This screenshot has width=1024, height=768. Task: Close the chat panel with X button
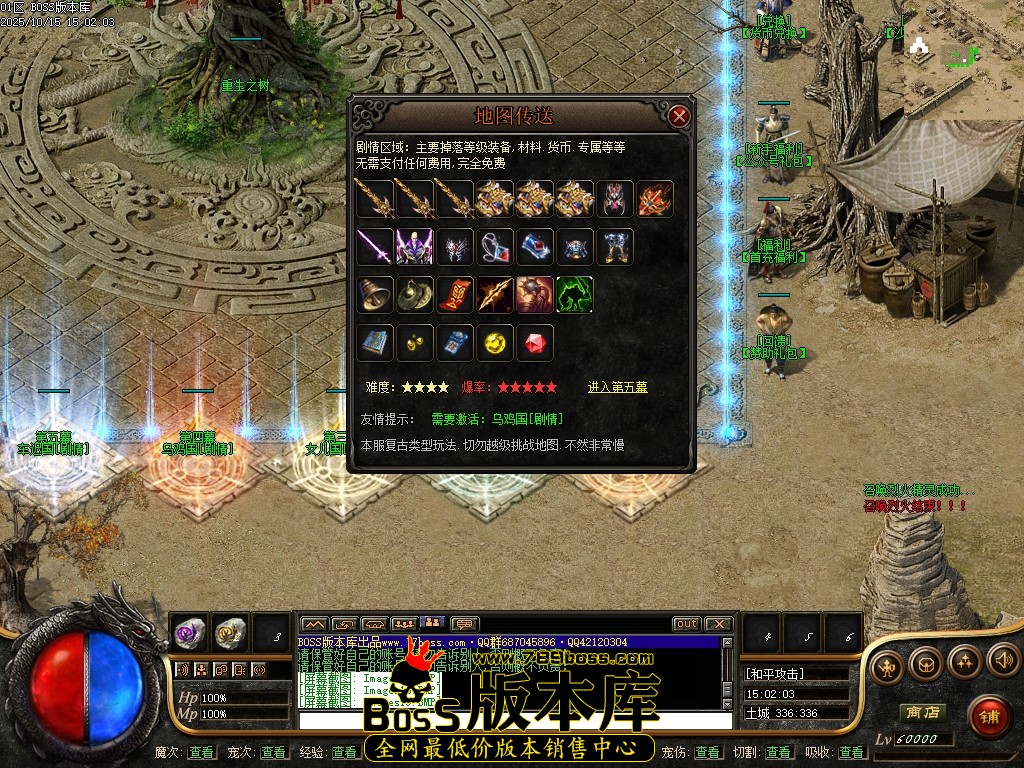point(719,624)
